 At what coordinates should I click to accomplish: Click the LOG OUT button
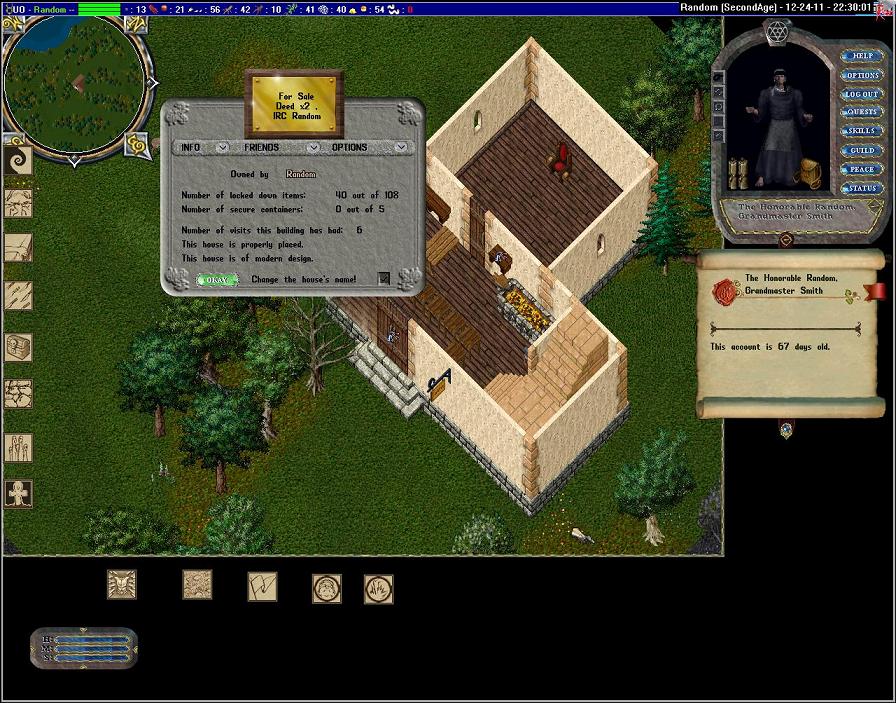(x=862, y=94)
